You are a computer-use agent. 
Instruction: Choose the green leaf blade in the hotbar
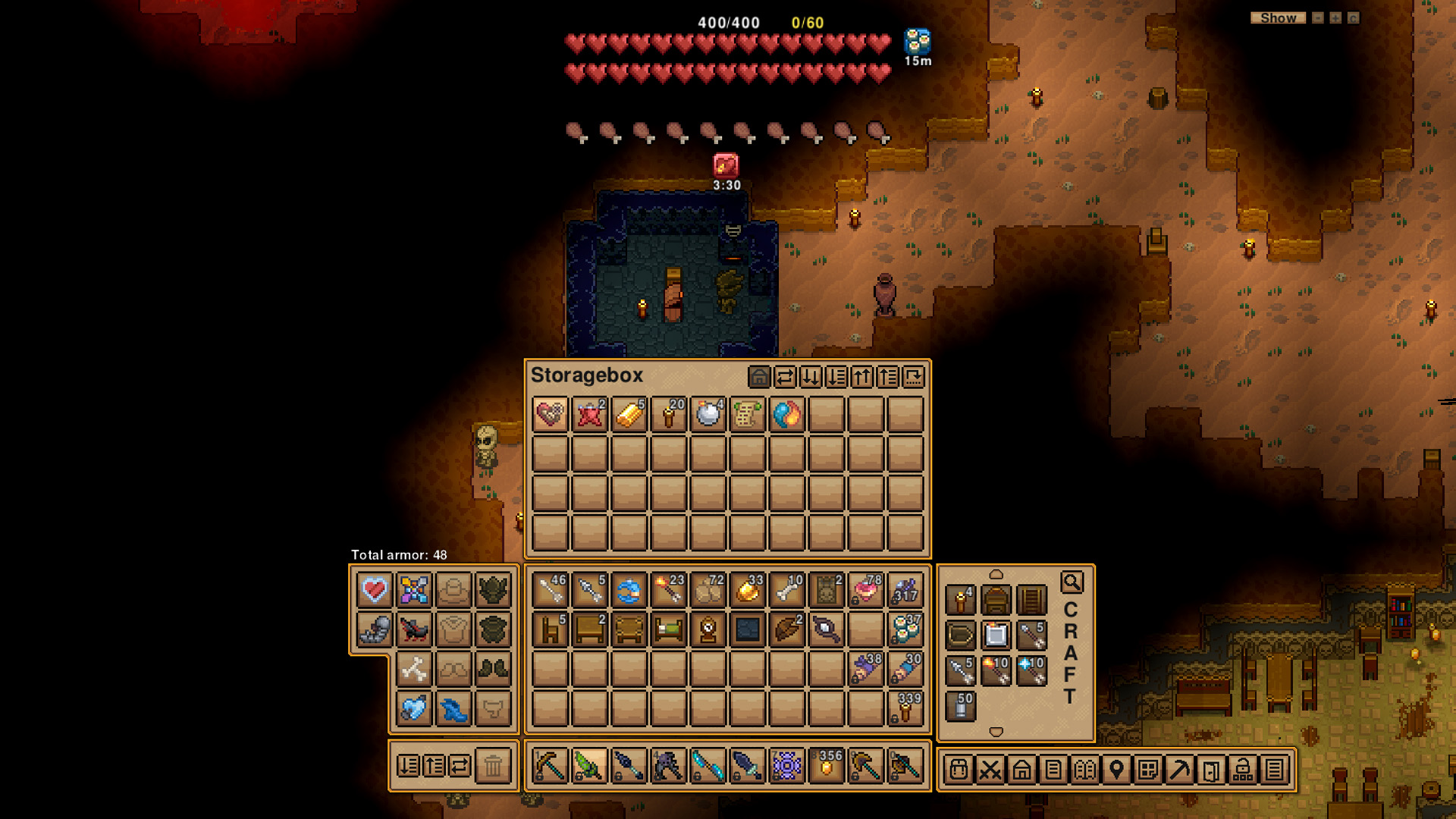click(x=589, y=766)
